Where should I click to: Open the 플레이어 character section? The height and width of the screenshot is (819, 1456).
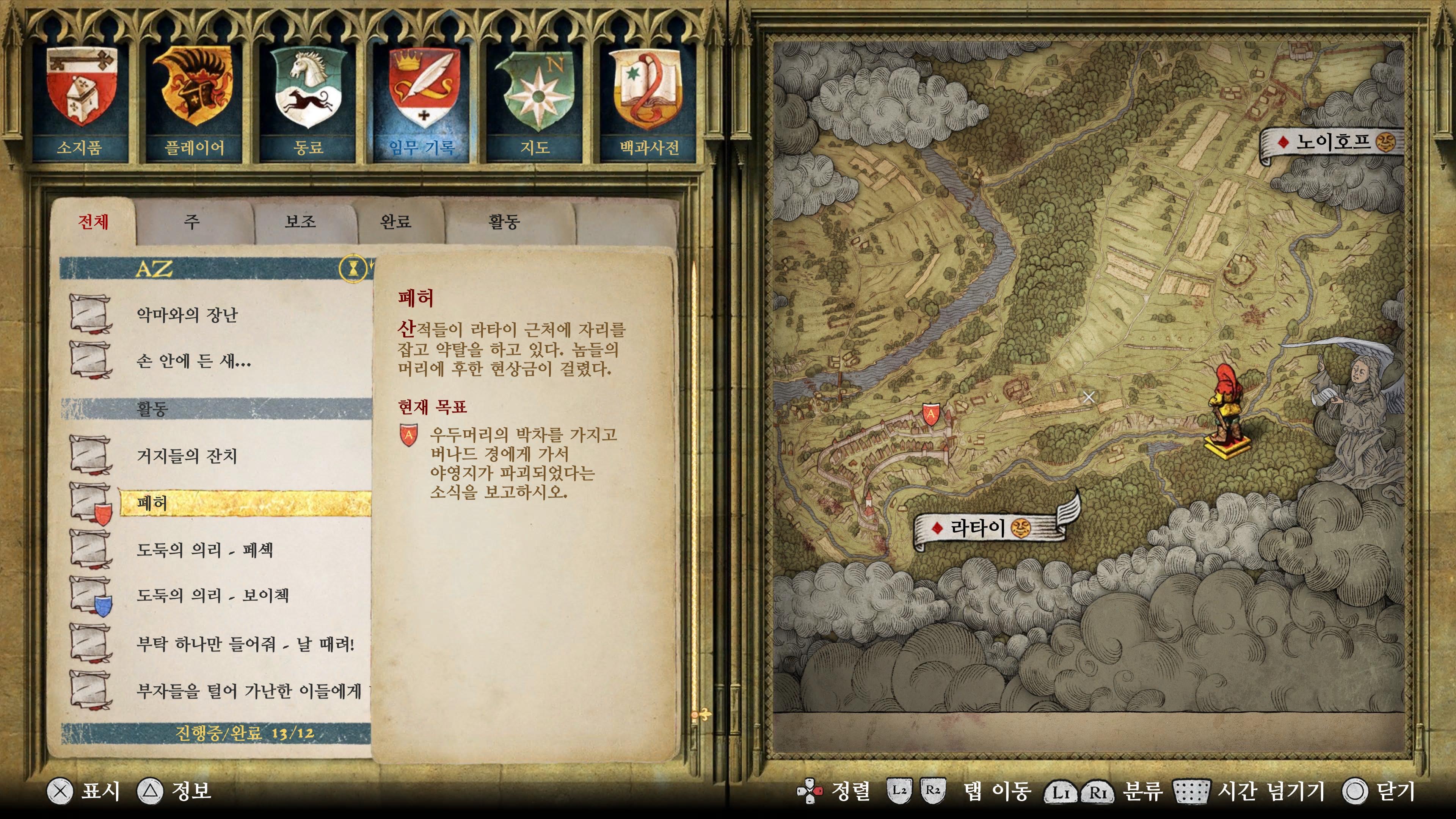(194, 102)
